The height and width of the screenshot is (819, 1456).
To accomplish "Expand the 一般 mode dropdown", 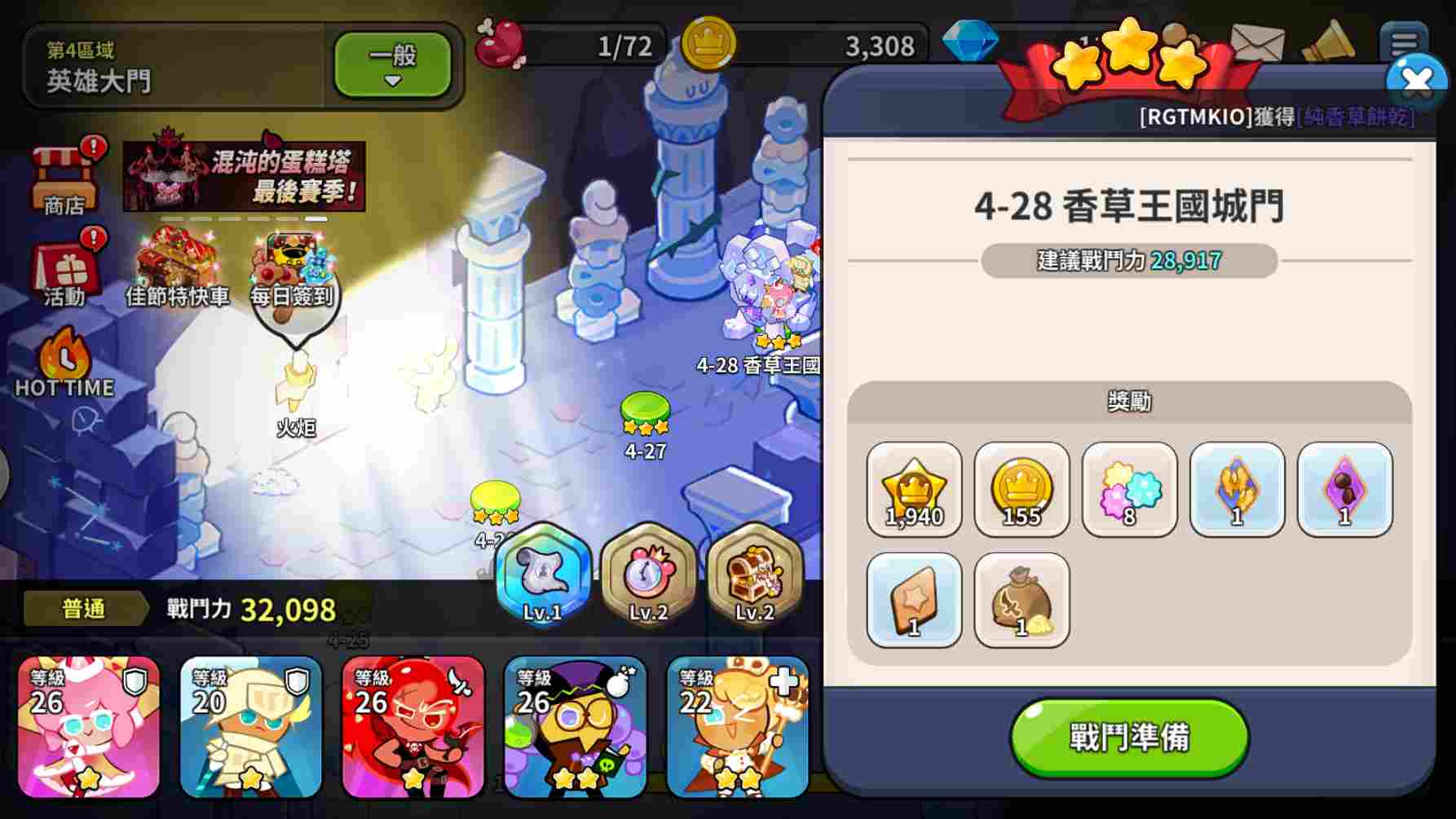I will click(x=394, y=65).
